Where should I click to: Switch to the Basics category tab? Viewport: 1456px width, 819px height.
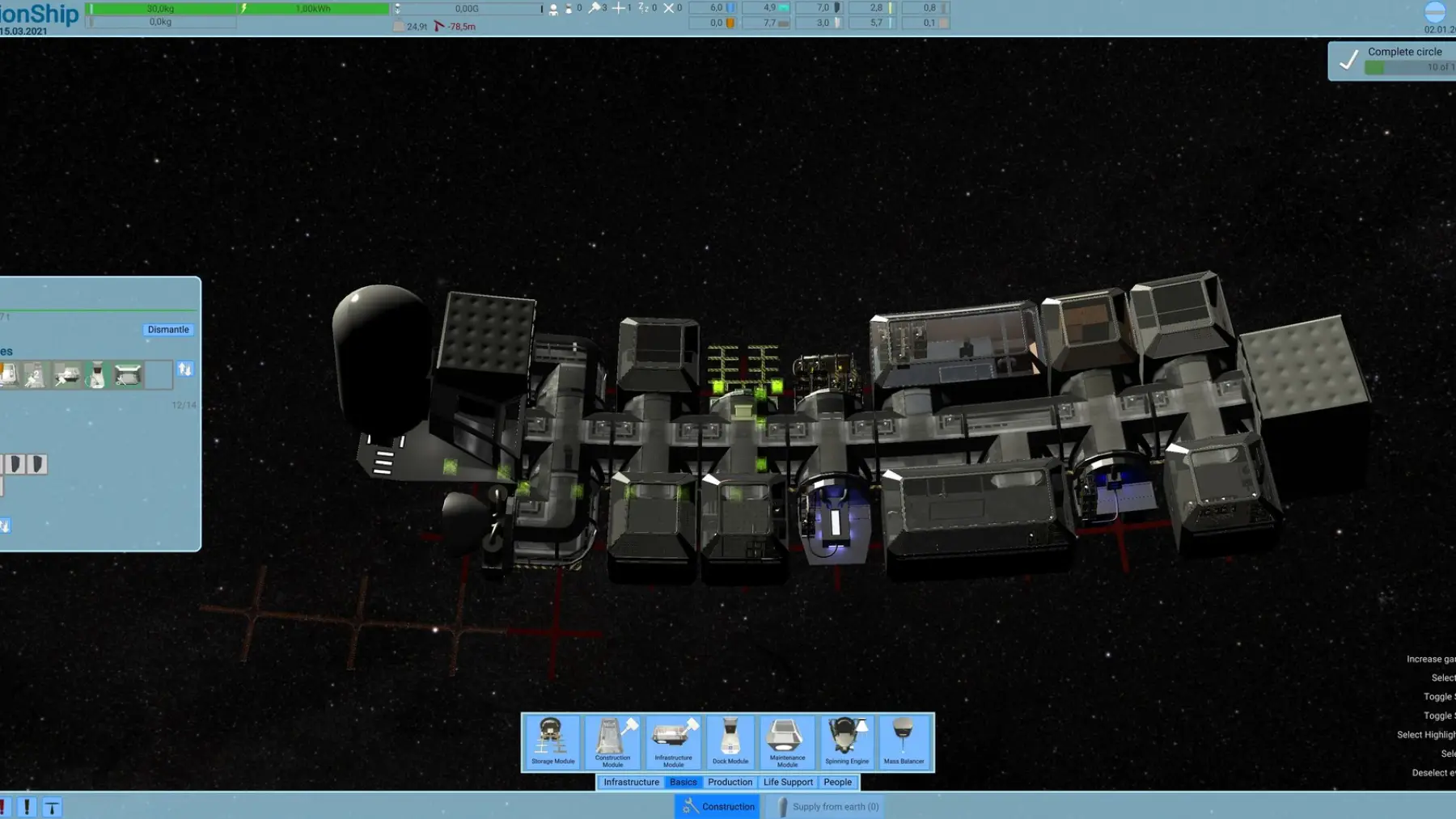pyautogui.click(x=683, y=782)
